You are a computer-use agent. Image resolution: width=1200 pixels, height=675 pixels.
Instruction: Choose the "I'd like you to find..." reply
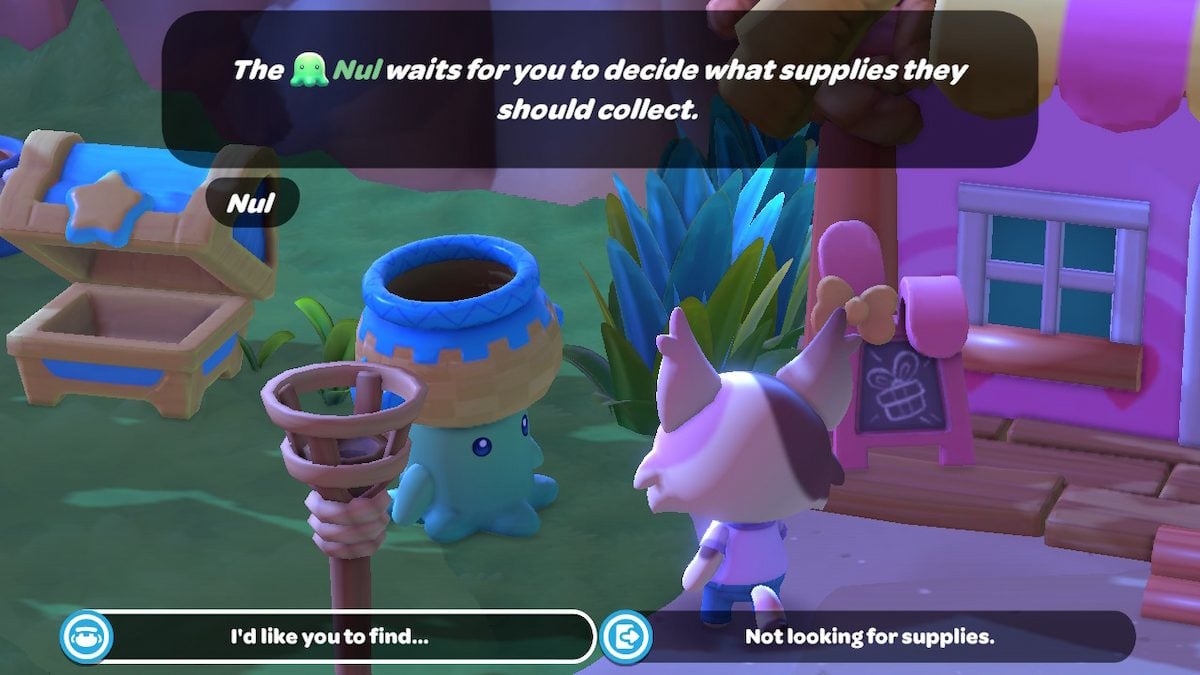330,636
